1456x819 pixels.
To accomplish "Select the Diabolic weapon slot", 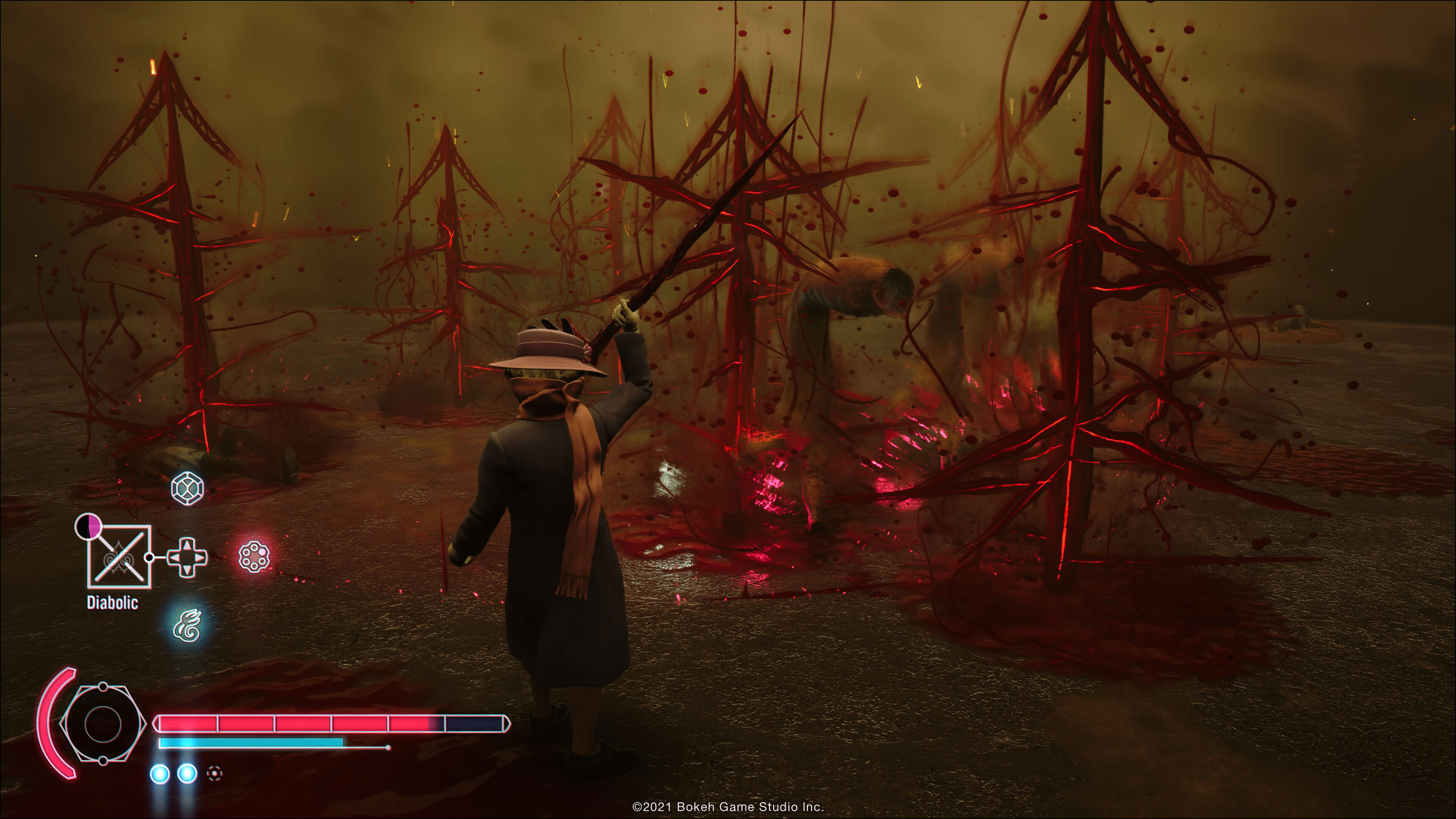I will (x=119, y=557).
